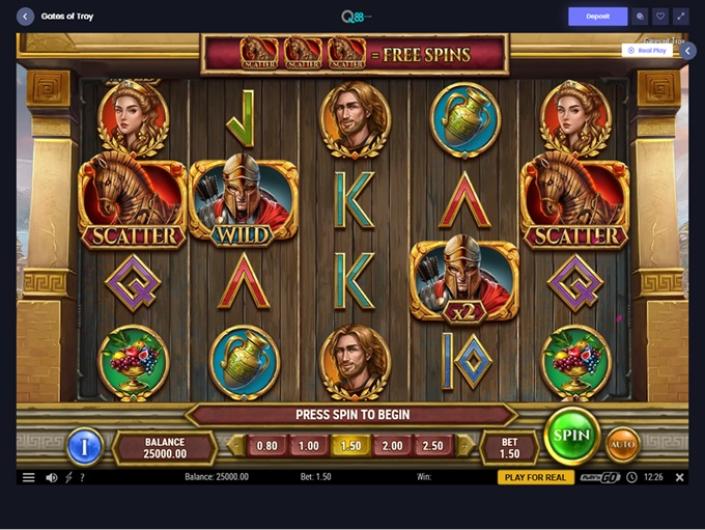Click the left arrow of the bet selector

click(236, 446)
